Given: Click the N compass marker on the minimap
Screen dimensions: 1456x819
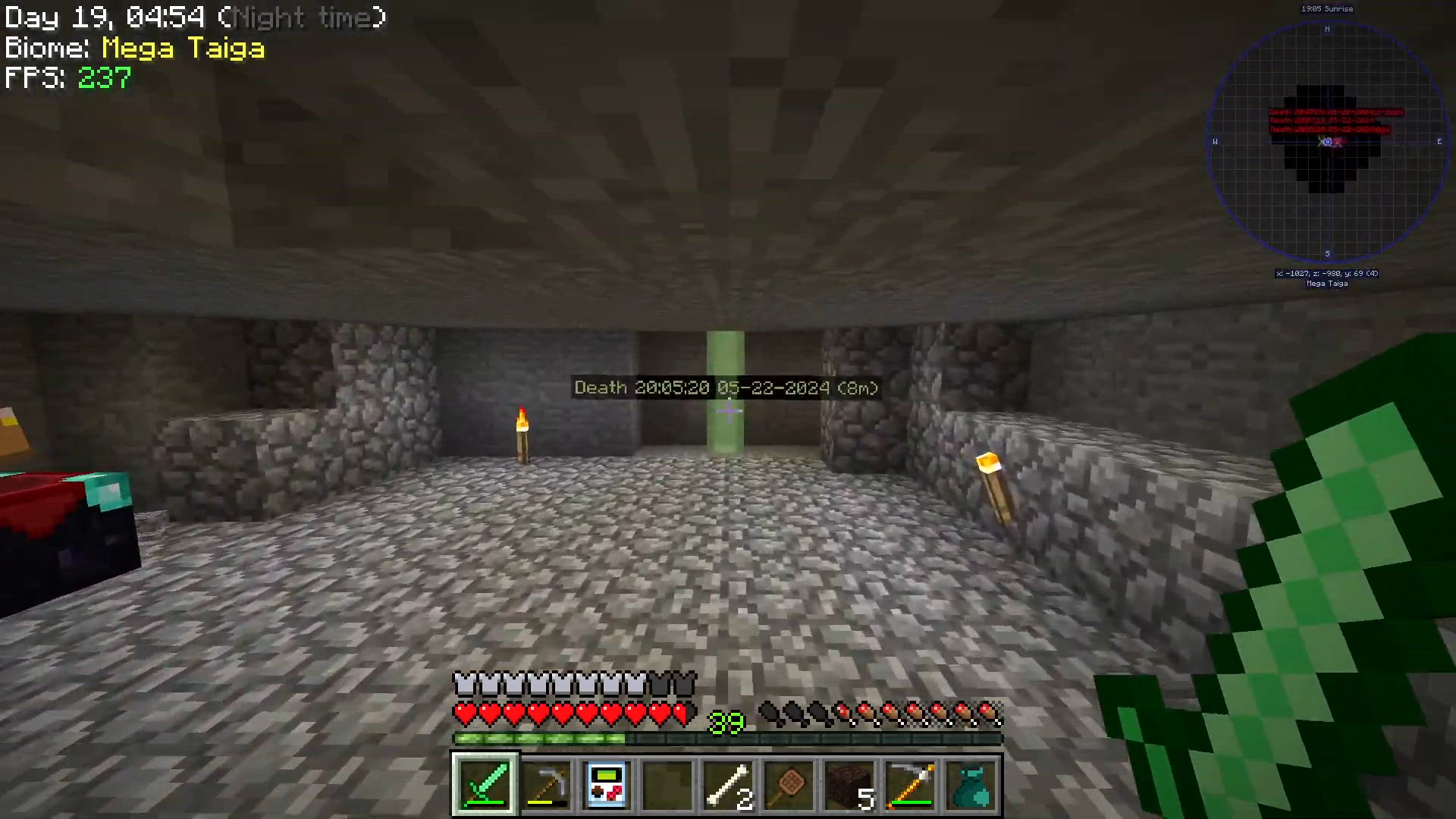Looking at the screenshot, I should point(1327,30).
